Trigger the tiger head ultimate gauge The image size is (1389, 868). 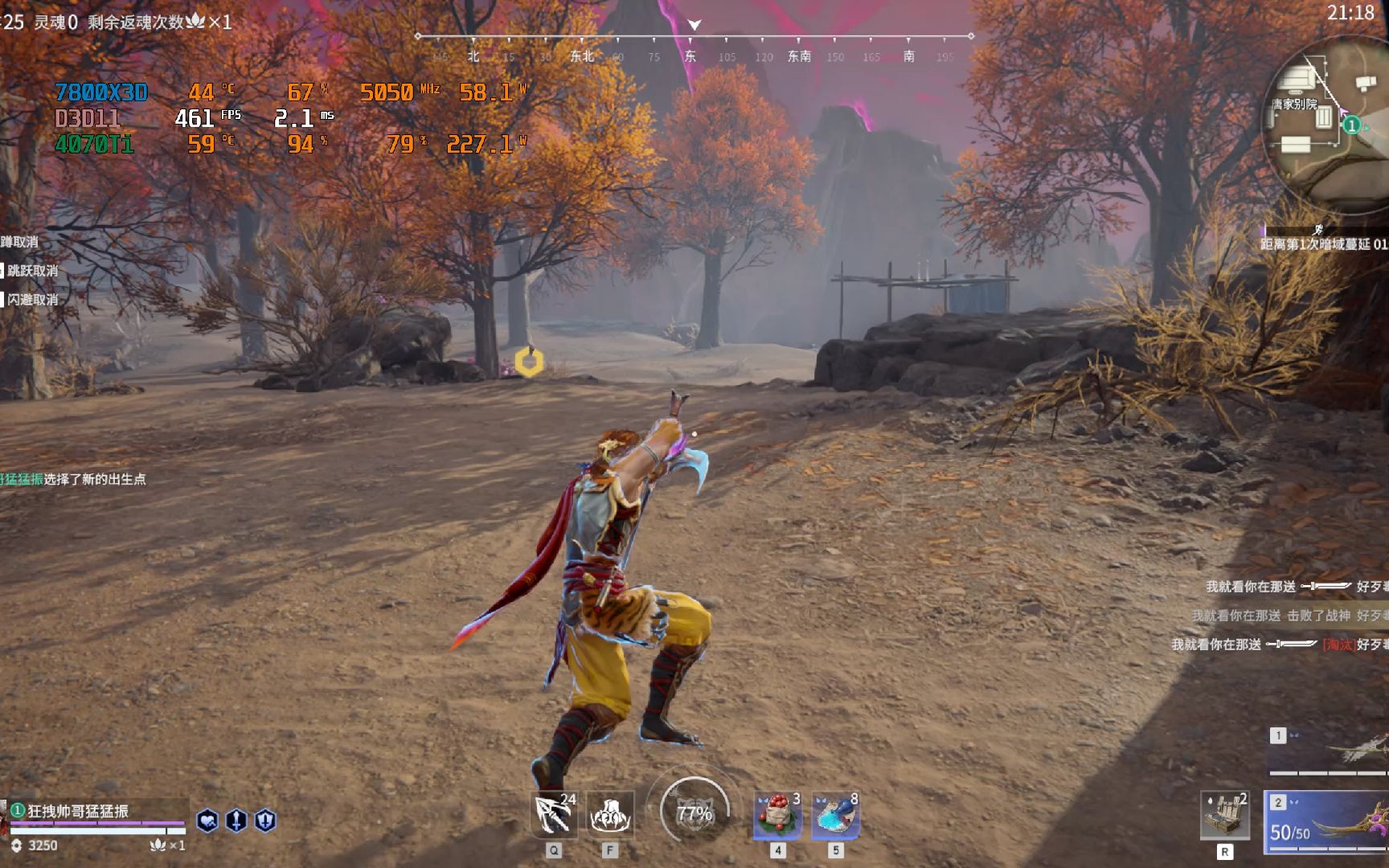pos(694,813)
